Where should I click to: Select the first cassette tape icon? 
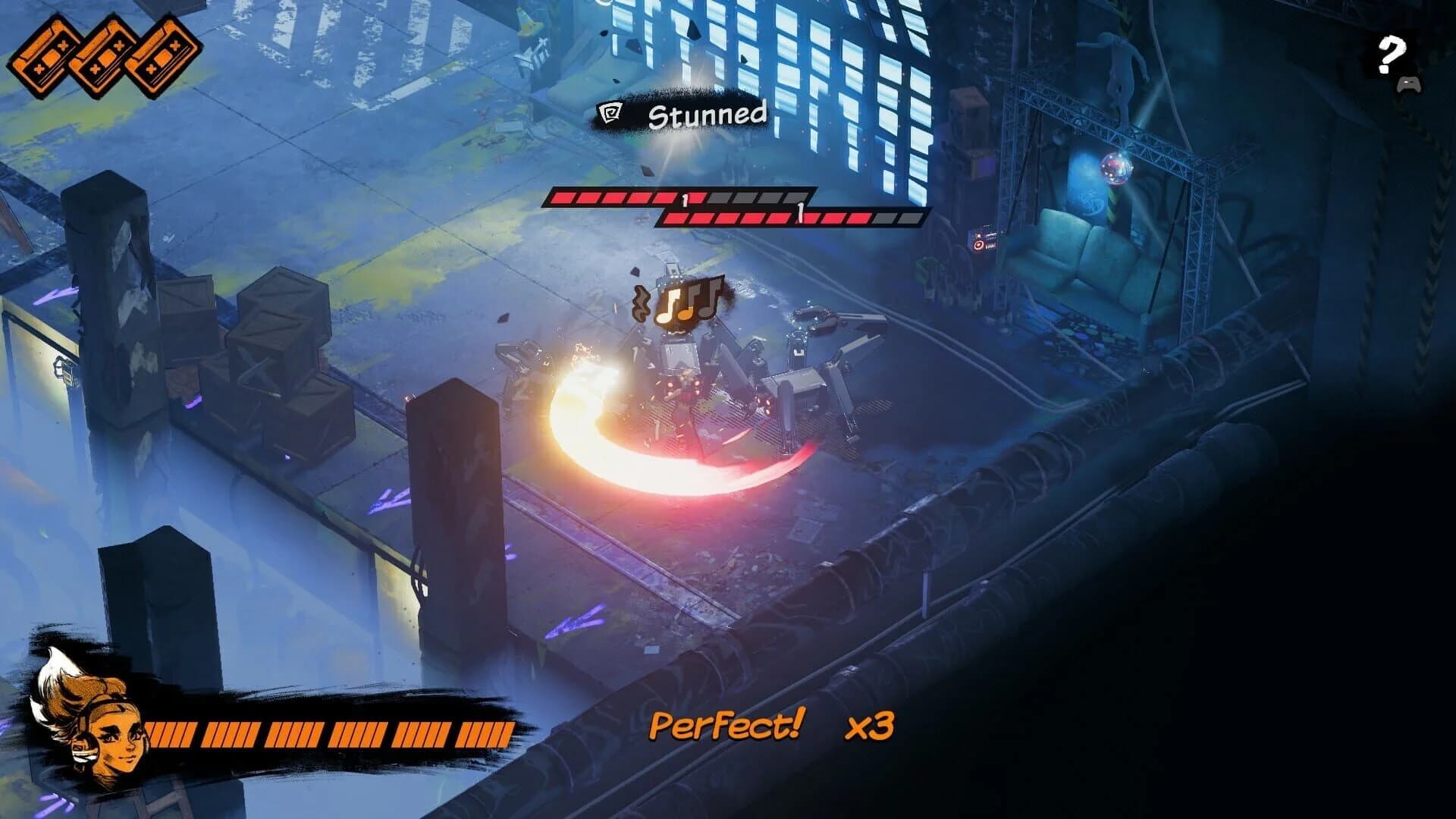coord(47,57)
